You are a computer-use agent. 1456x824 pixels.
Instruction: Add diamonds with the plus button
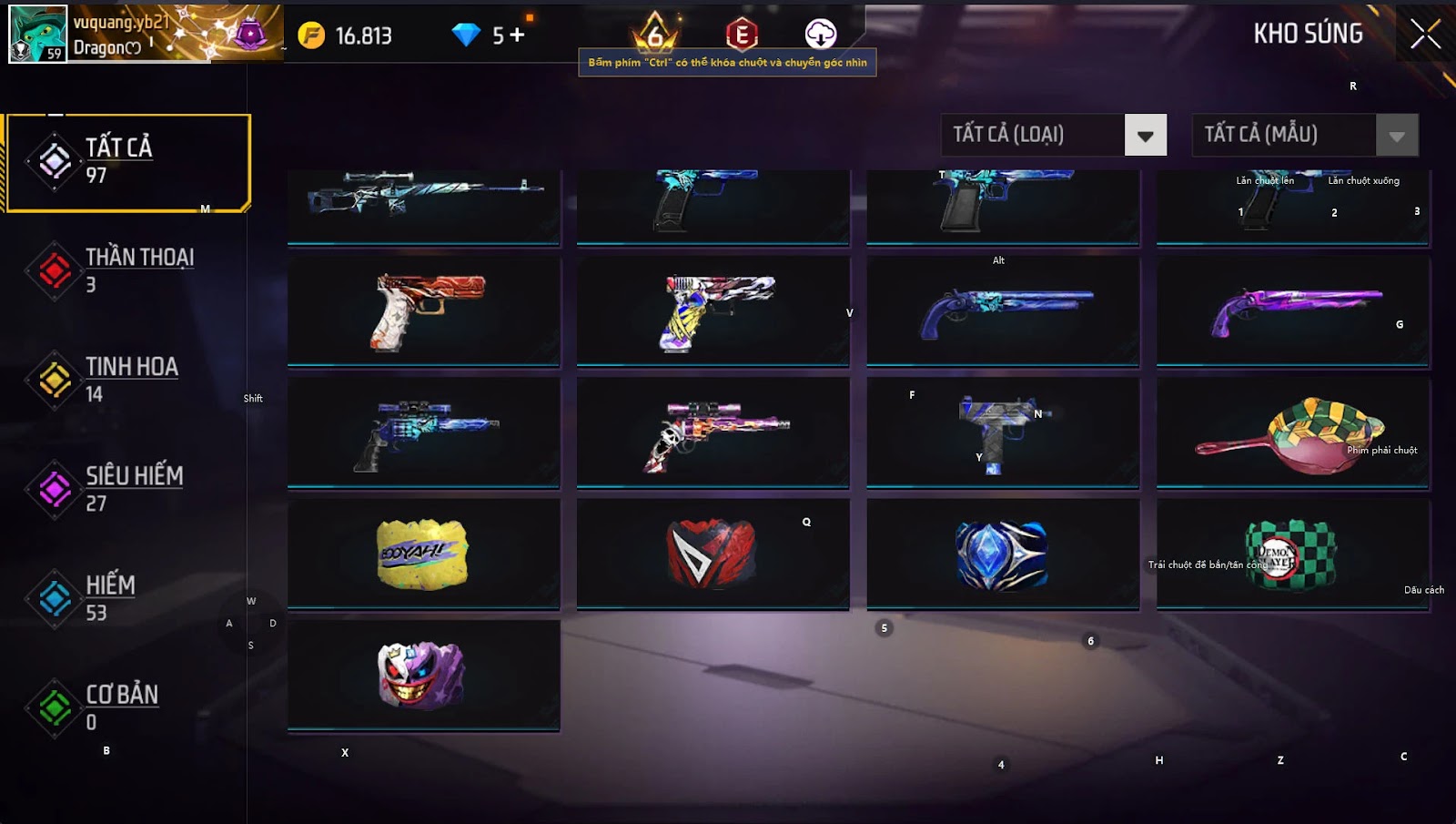pyautogui.click(x=517, y=36)
